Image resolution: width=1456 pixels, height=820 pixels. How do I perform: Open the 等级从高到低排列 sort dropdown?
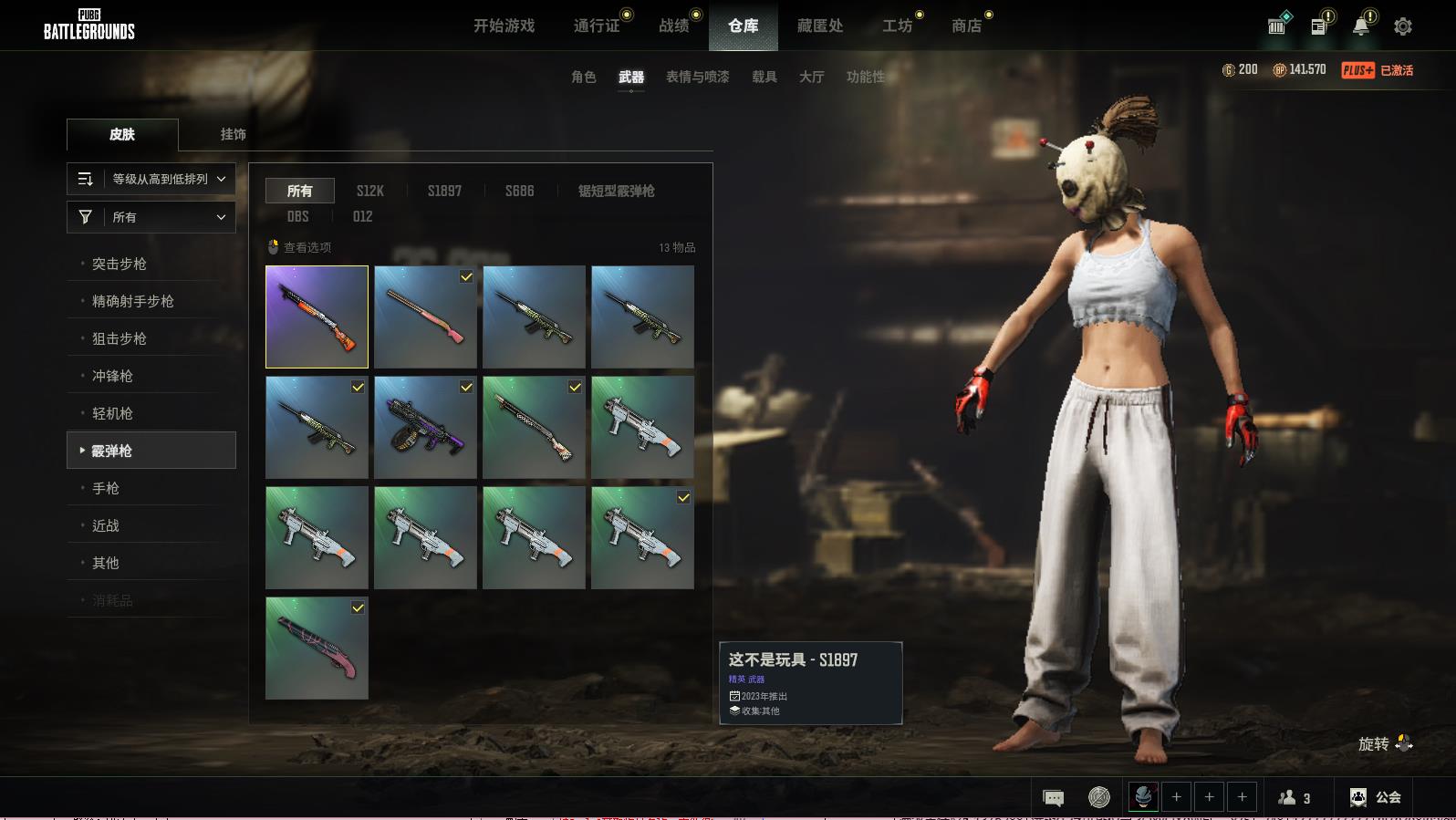(x=151, y=179)
